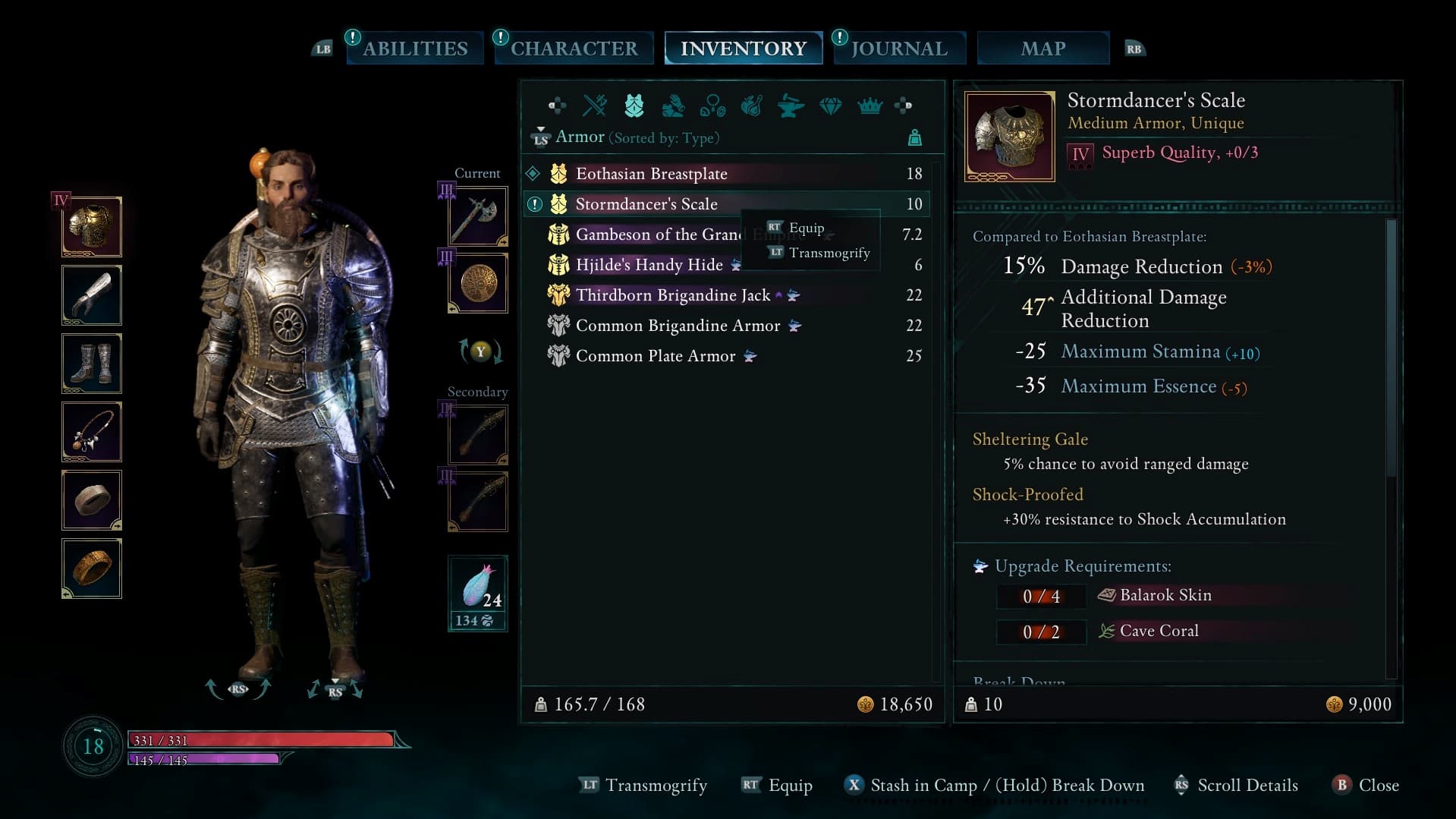Collapse the Upgrade Requirements section
This screenshot has height=819, width=1456.
tap(1083, 565)
